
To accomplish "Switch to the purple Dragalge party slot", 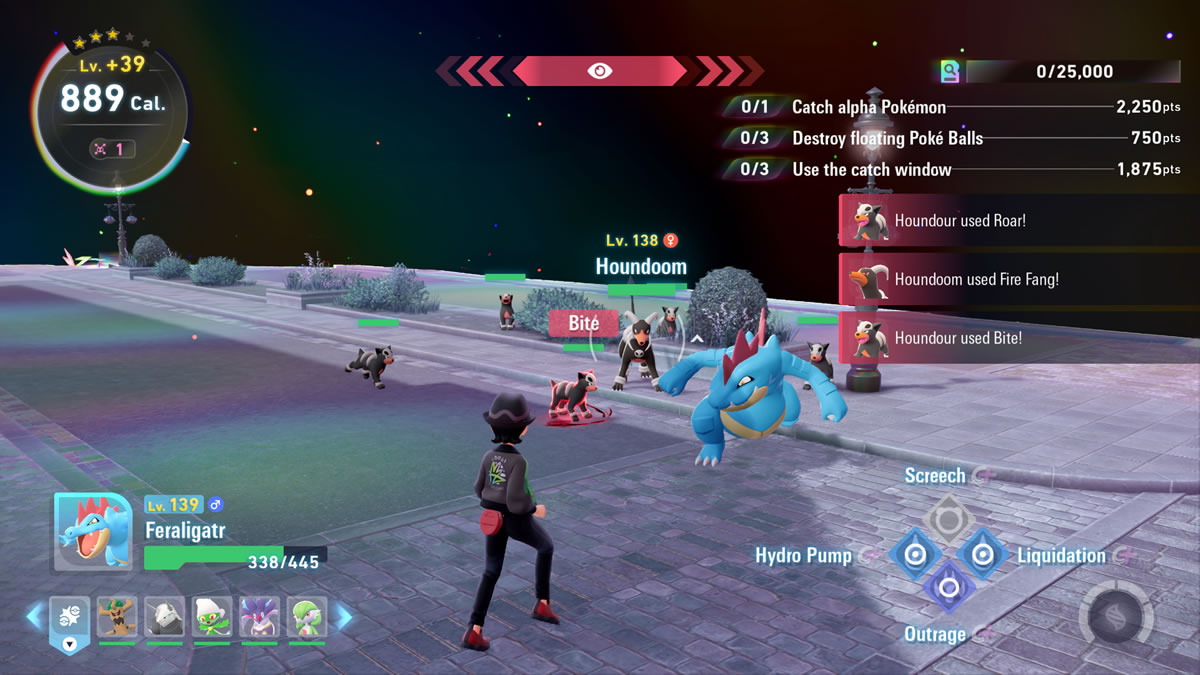I will click(x=260, y=619).
